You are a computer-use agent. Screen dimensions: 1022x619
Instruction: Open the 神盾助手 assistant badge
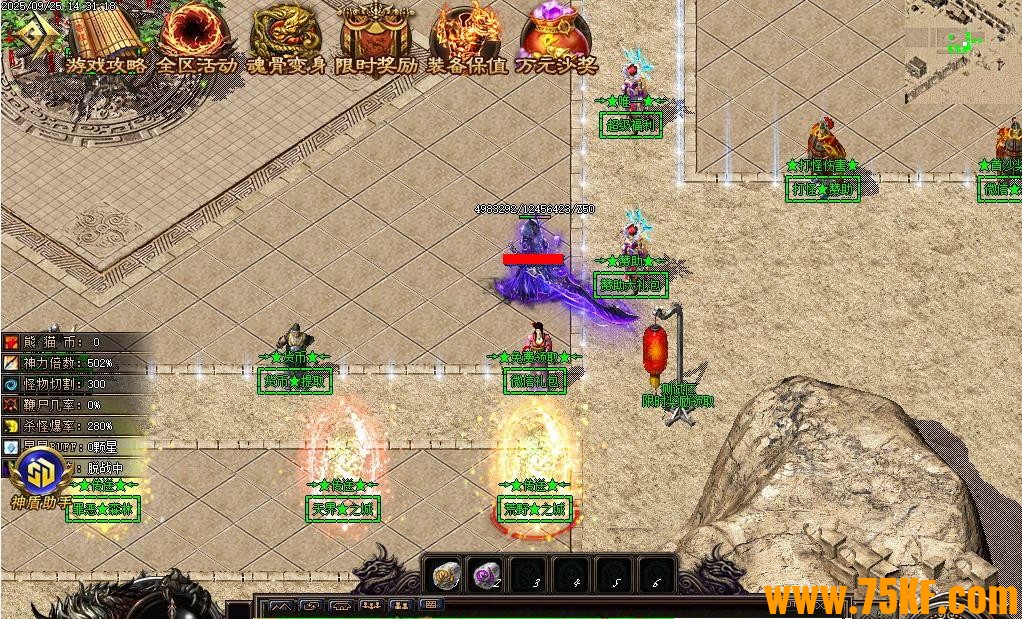[40, 470]
